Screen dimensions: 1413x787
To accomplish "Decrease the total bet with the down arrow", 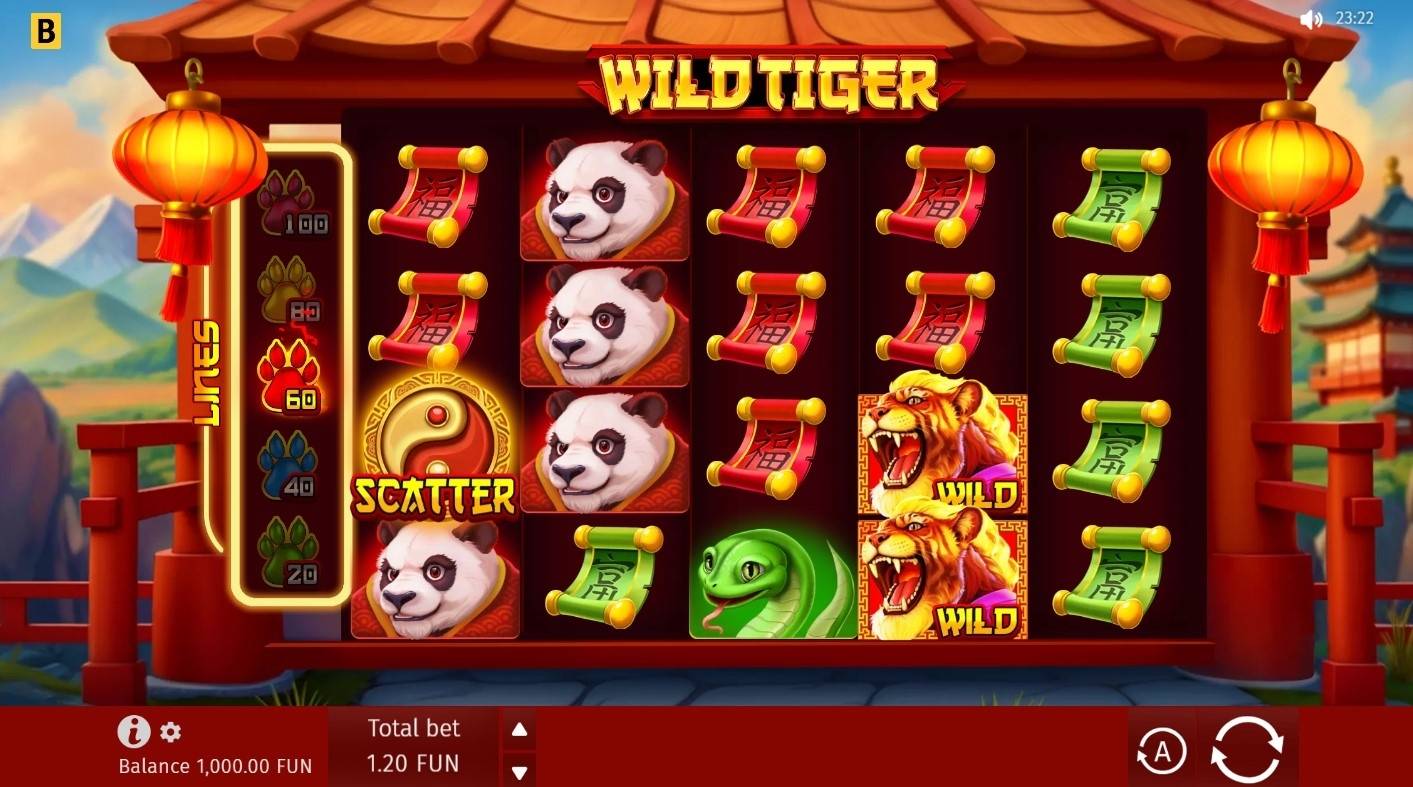I will [519, 772].
